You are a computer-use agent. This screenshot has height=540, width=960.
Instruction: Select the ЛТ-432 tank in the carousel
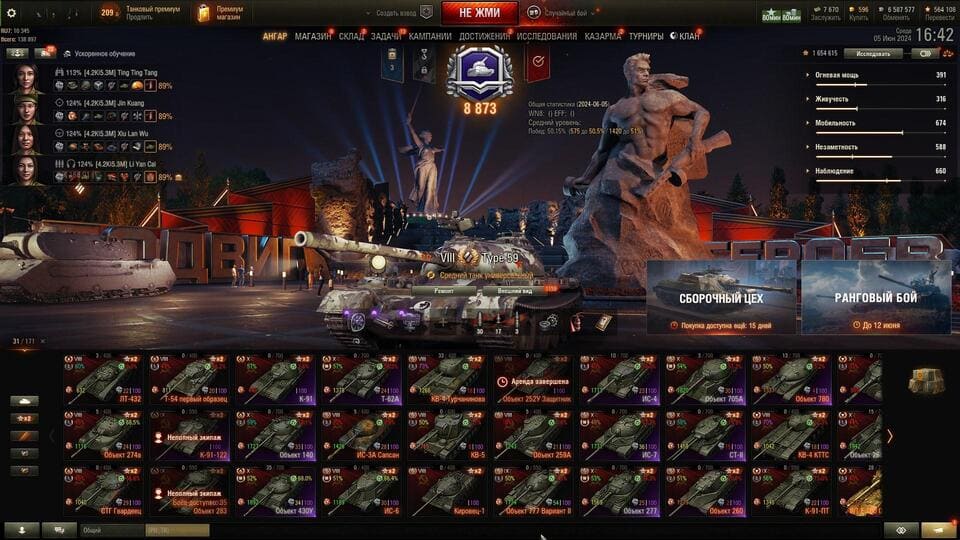104,380
